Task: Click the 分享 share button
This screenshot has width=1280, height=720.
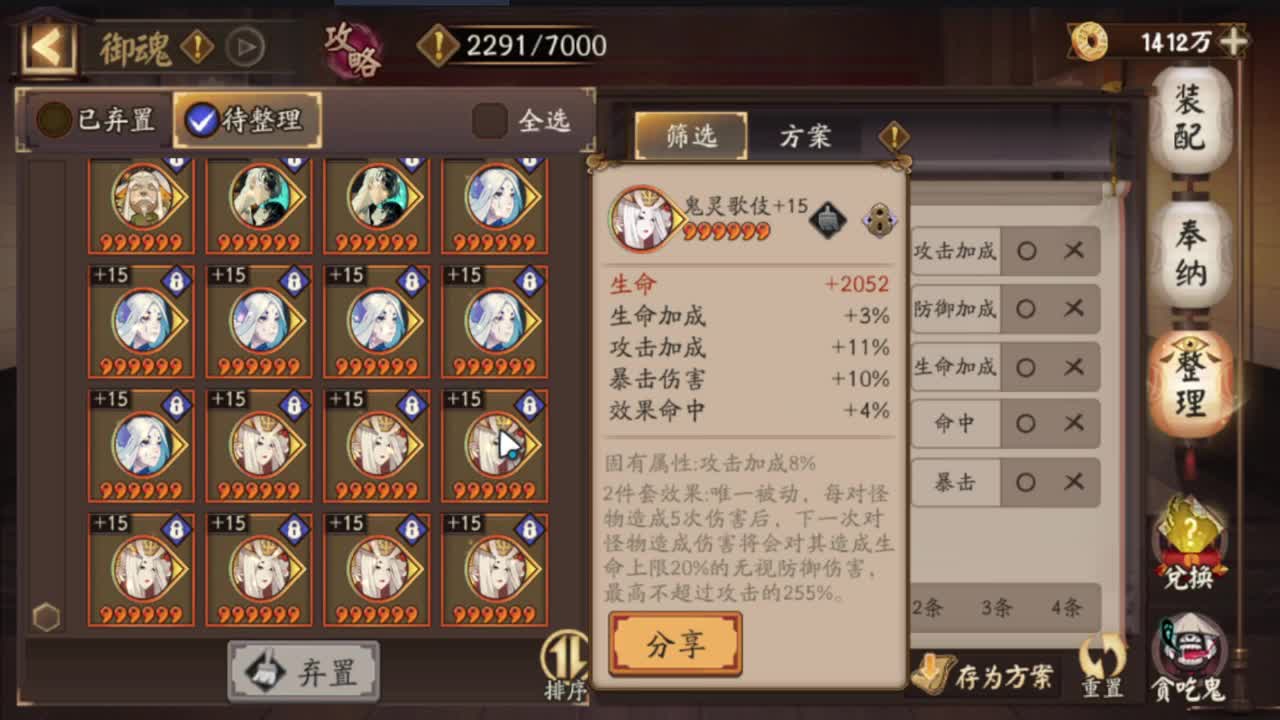Action: [x=675, y=643]
